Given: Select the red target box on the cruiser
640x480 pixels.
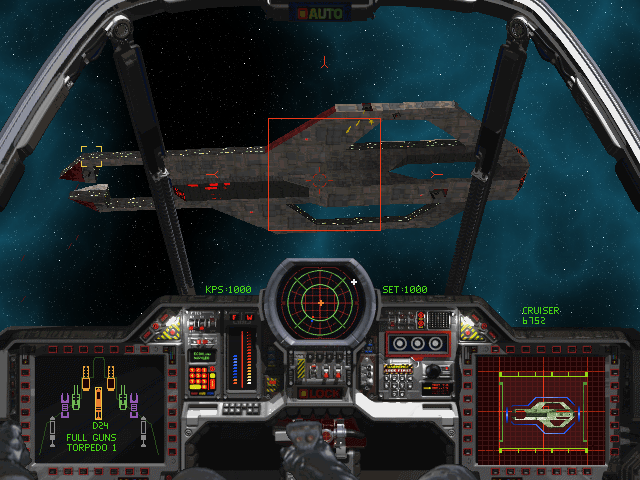Looking at the screenshot, I should pos(324,175).
